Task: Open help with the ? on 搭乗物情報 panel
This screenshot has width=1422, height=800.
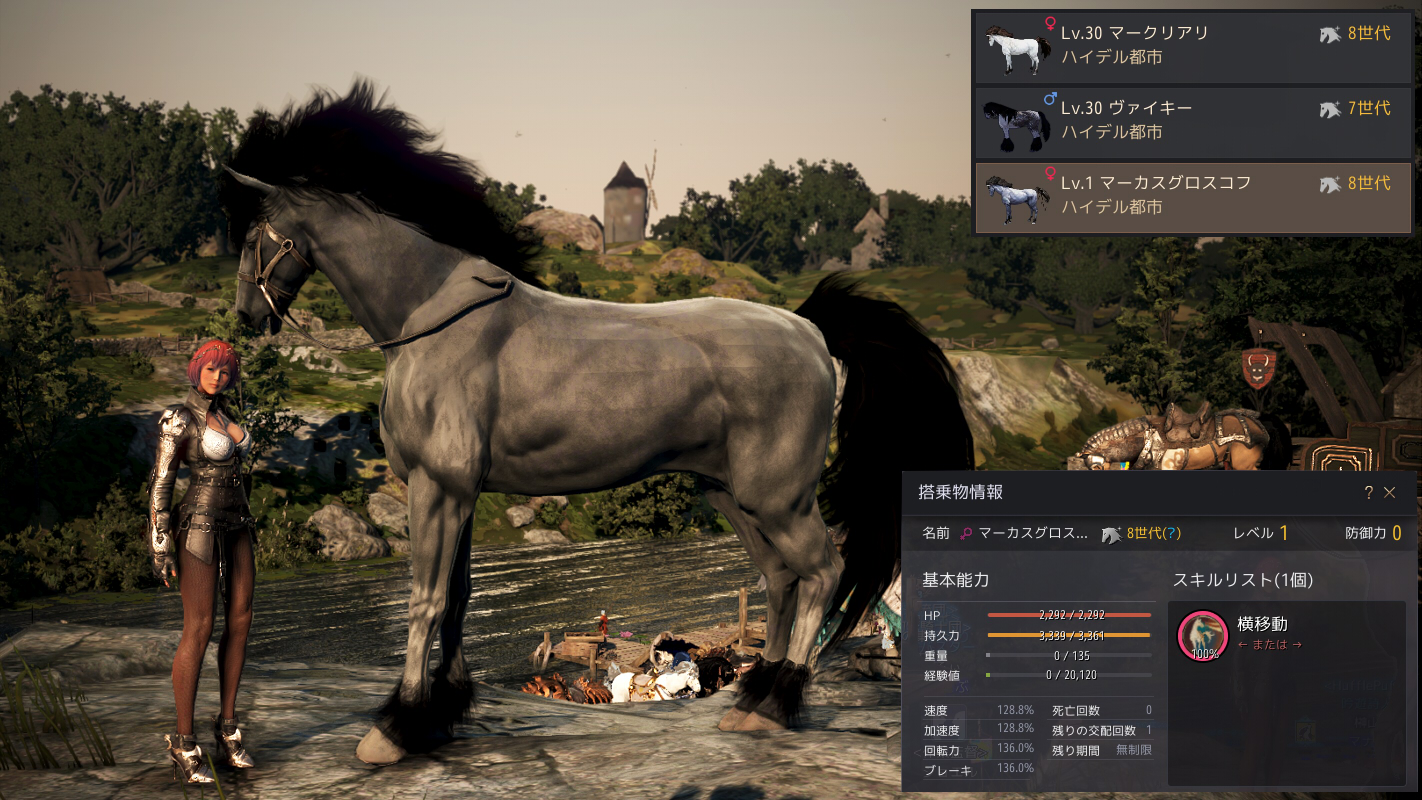Action: click(x=1369, y=493)
